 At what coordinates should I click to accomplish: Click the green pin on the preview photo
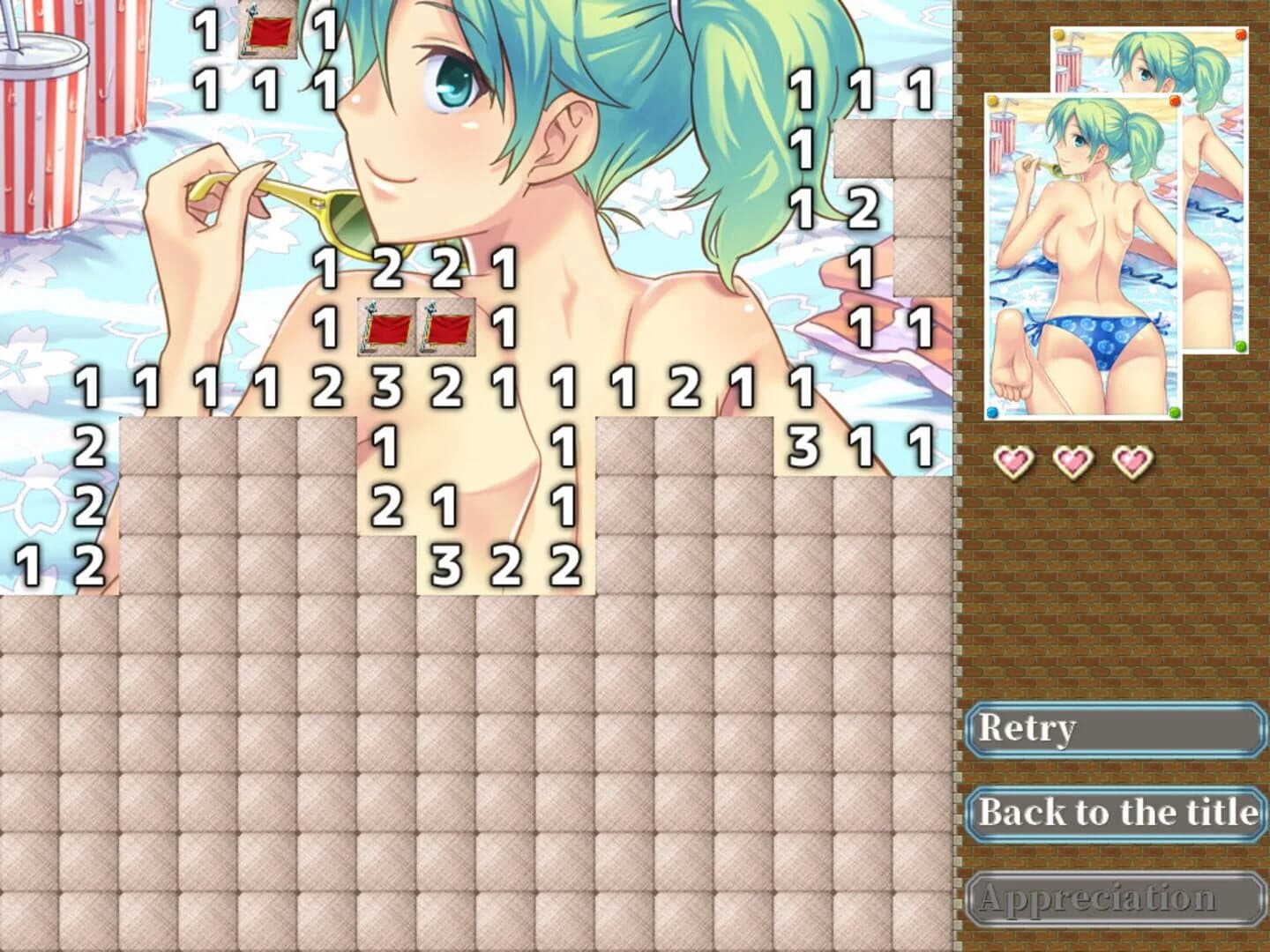pyautogui.click(x=1173, y=411)
